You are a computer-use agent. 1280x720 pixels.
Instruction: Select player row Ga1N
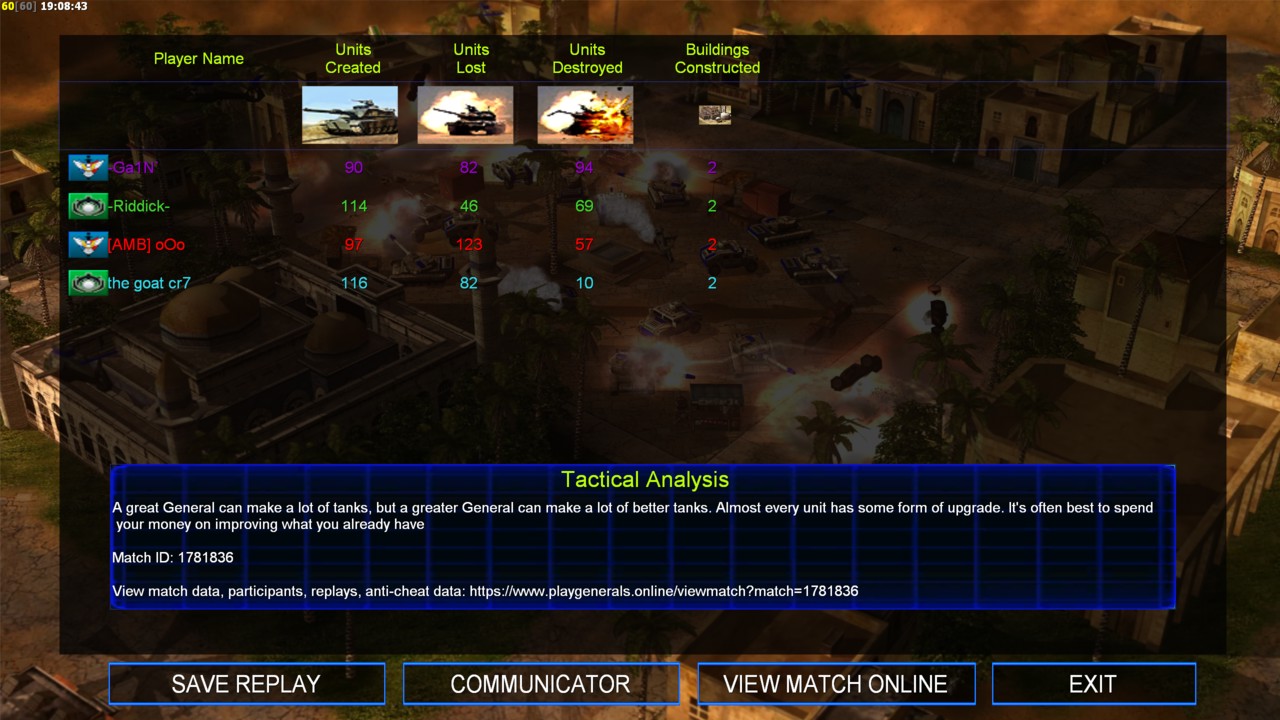(134, 168)
